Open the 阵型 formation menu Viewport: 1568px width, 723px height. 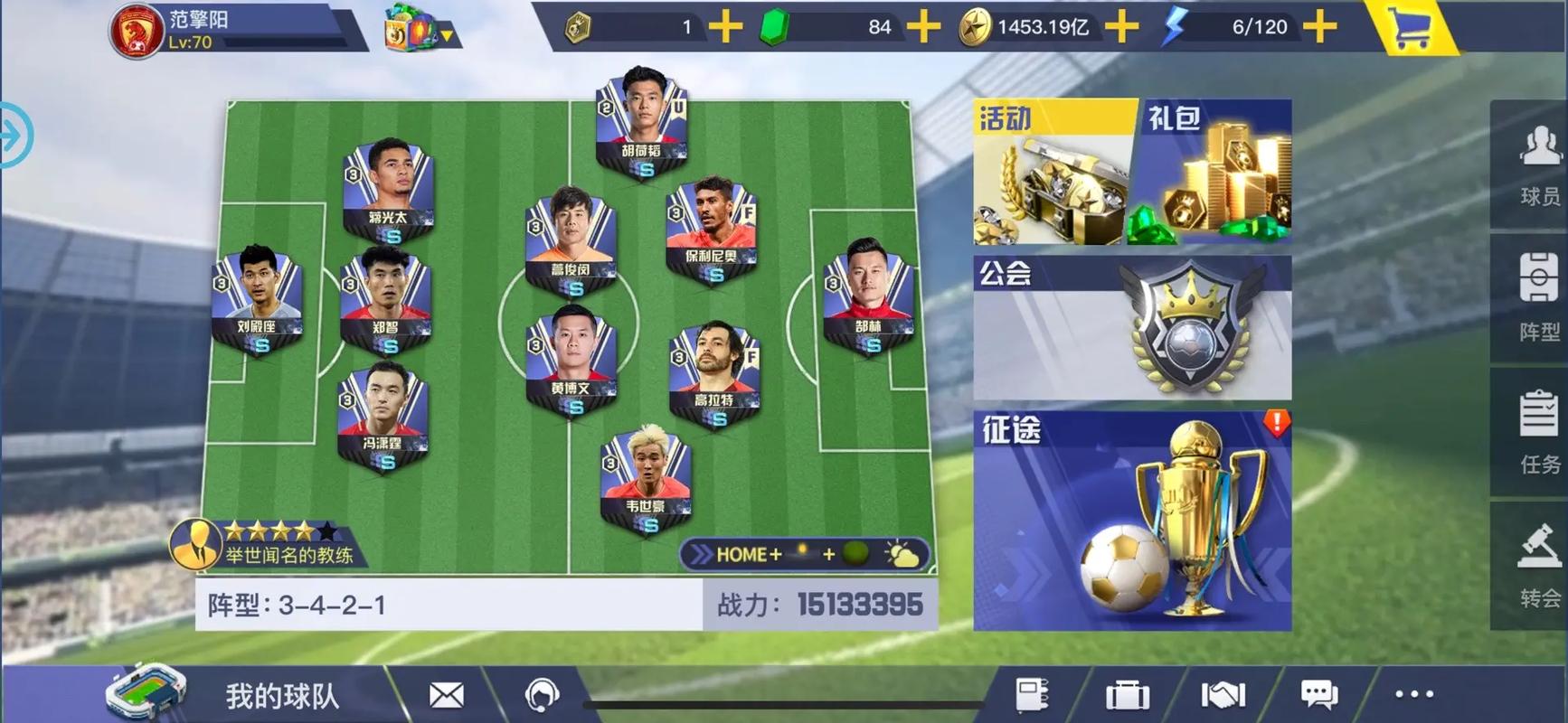coord(1539,298)
